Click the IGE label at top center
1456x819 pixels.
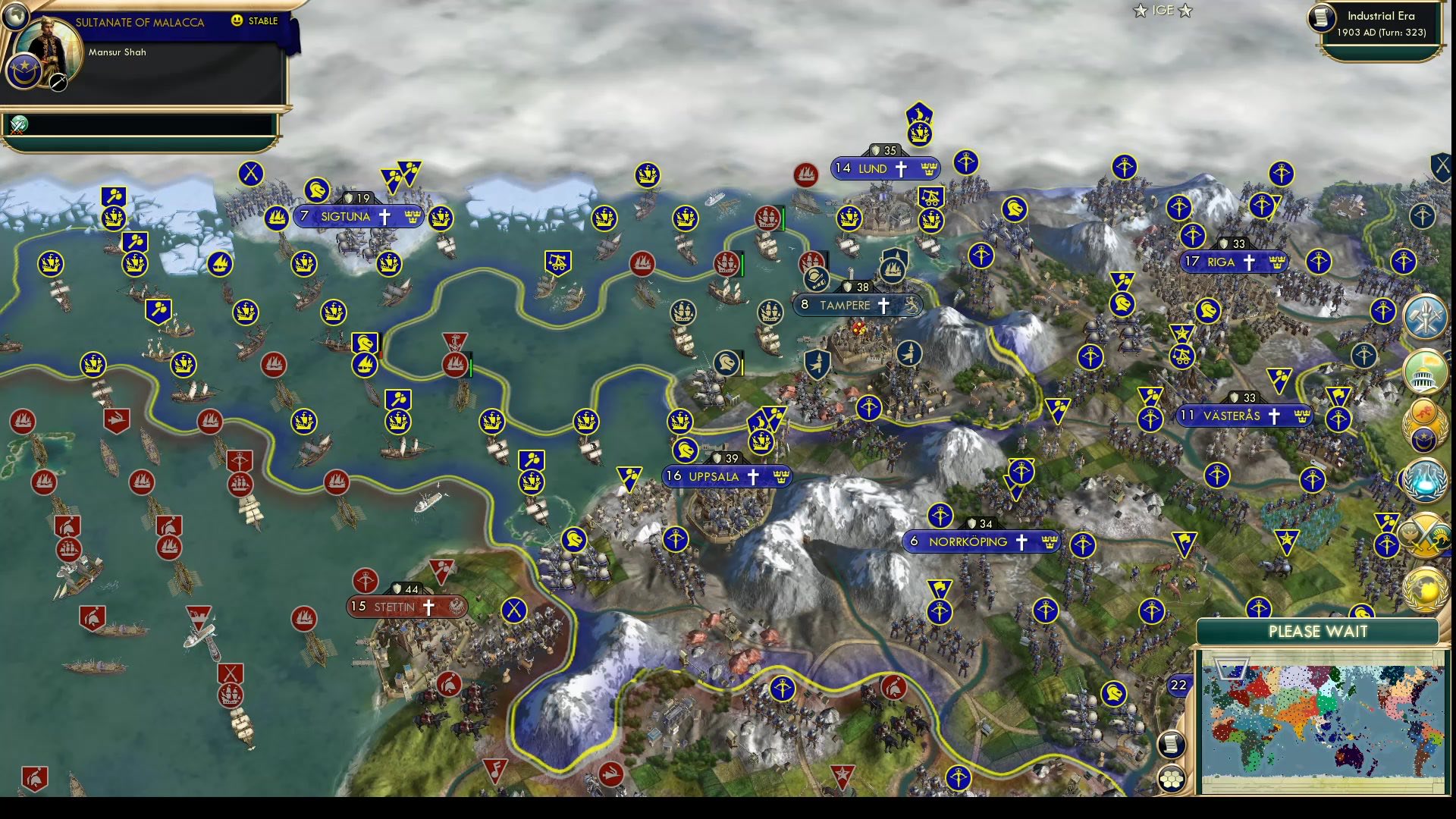(x=1163, y=11)
